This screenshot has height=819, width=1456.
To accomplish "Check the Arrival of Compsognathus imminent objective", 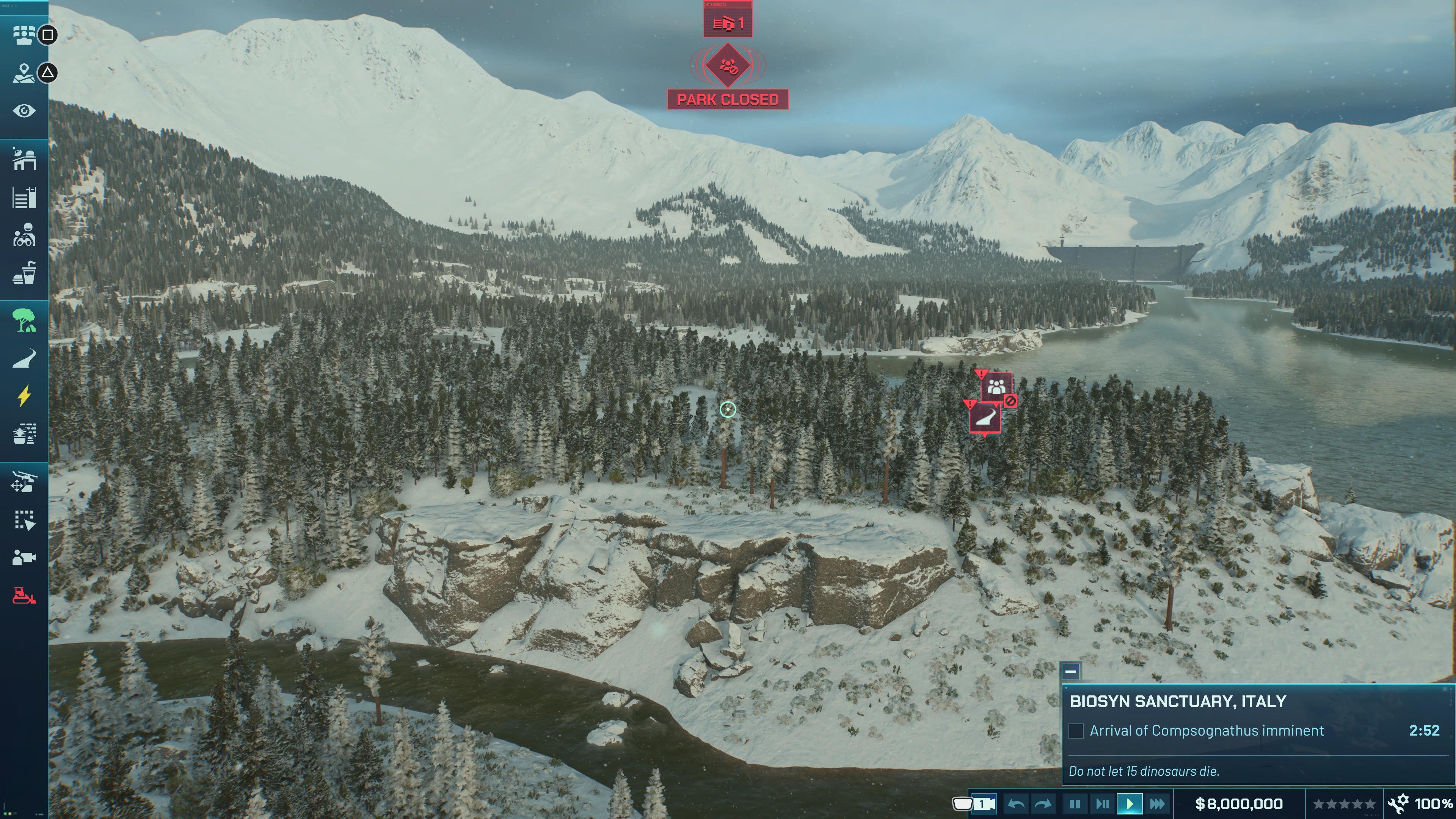I will pos(1076,730).
